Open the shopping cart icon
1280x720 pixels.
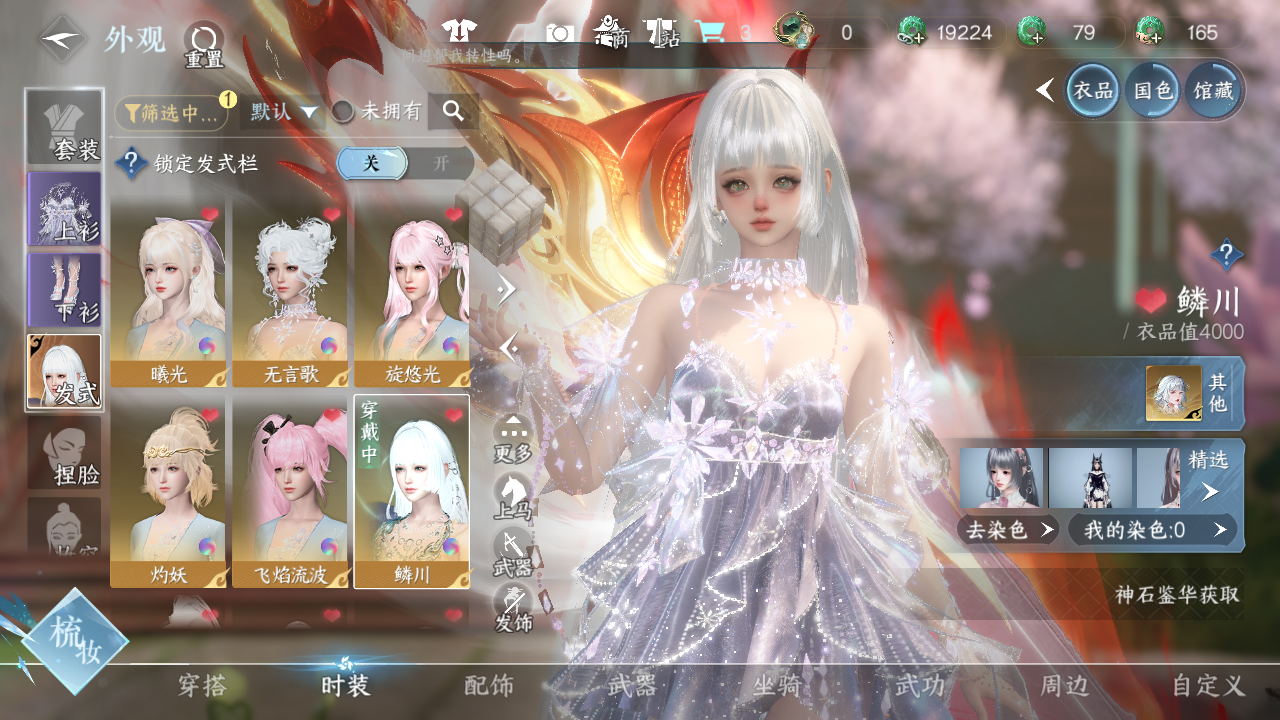point(709,32)
